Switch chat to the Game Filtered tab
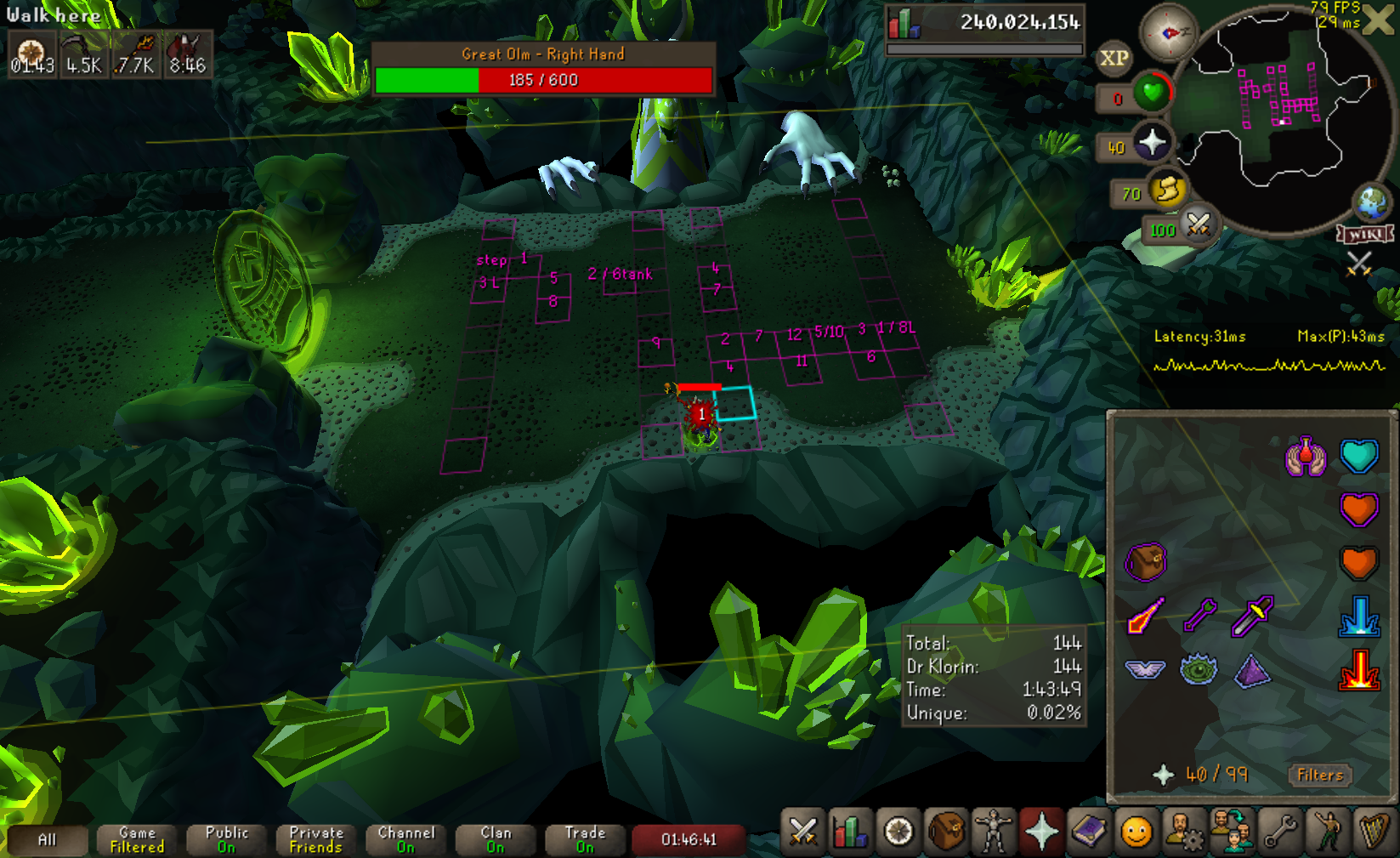Viewport: 1400px width, 858px height. click(137, 839)
